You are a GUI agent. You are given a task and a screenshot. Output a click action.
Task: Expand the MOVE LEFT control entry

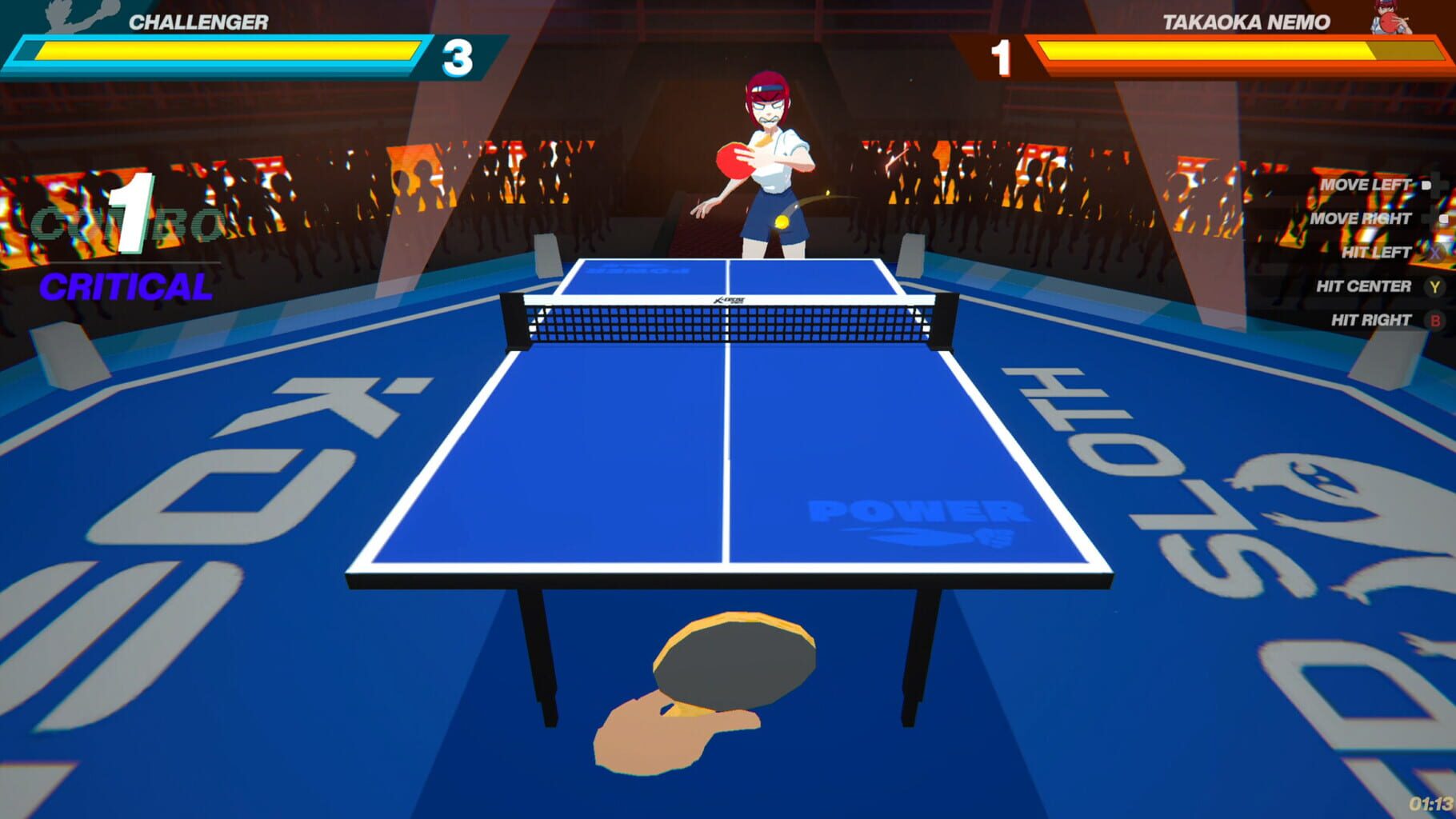[x=1368, y=184]
